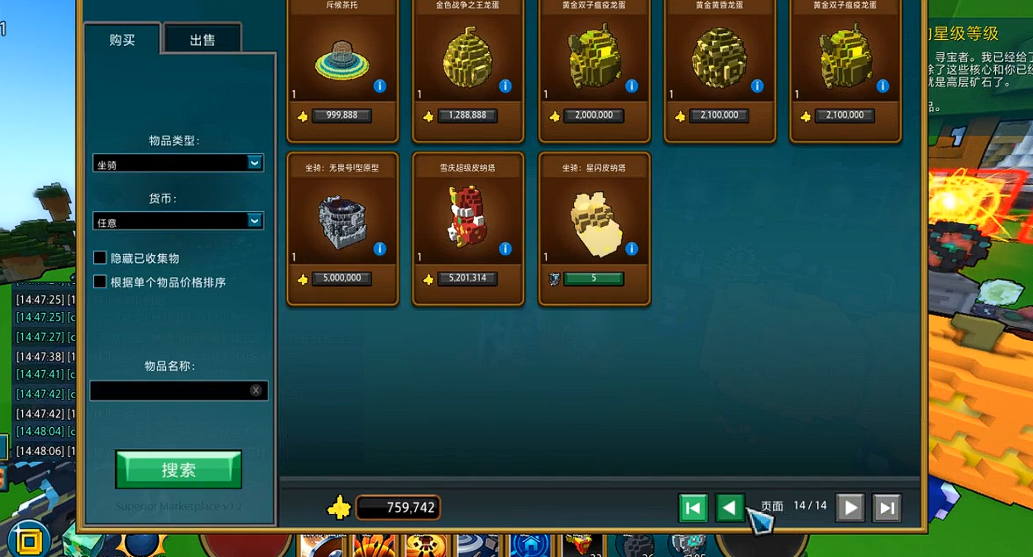Go to the previous page of listings
The image size is (1033, 557).
click(730, 508)
